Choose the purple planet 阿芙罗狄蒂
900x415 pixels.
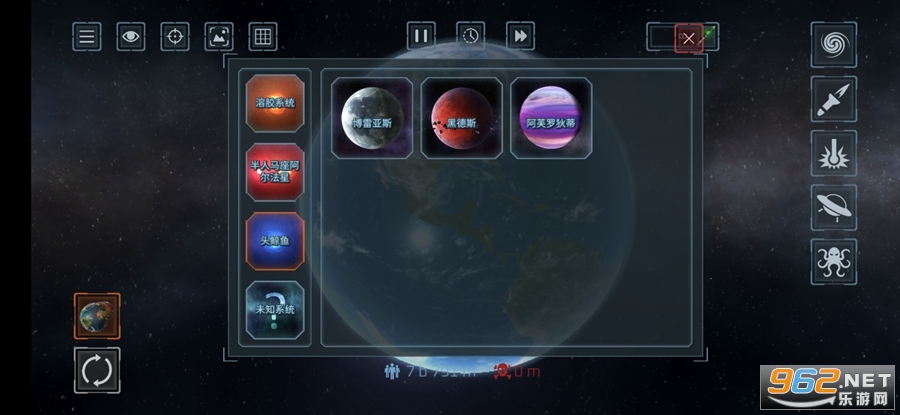click(x=551, y=118)
